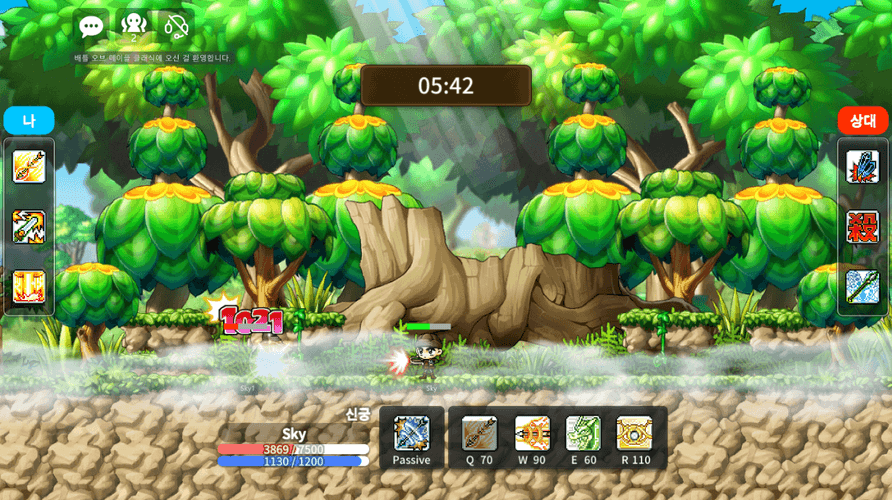The height and width of the screenshot is (500, 892).
Task: Select the blue bow Passive skill
Action: click(x=411, y=434)
